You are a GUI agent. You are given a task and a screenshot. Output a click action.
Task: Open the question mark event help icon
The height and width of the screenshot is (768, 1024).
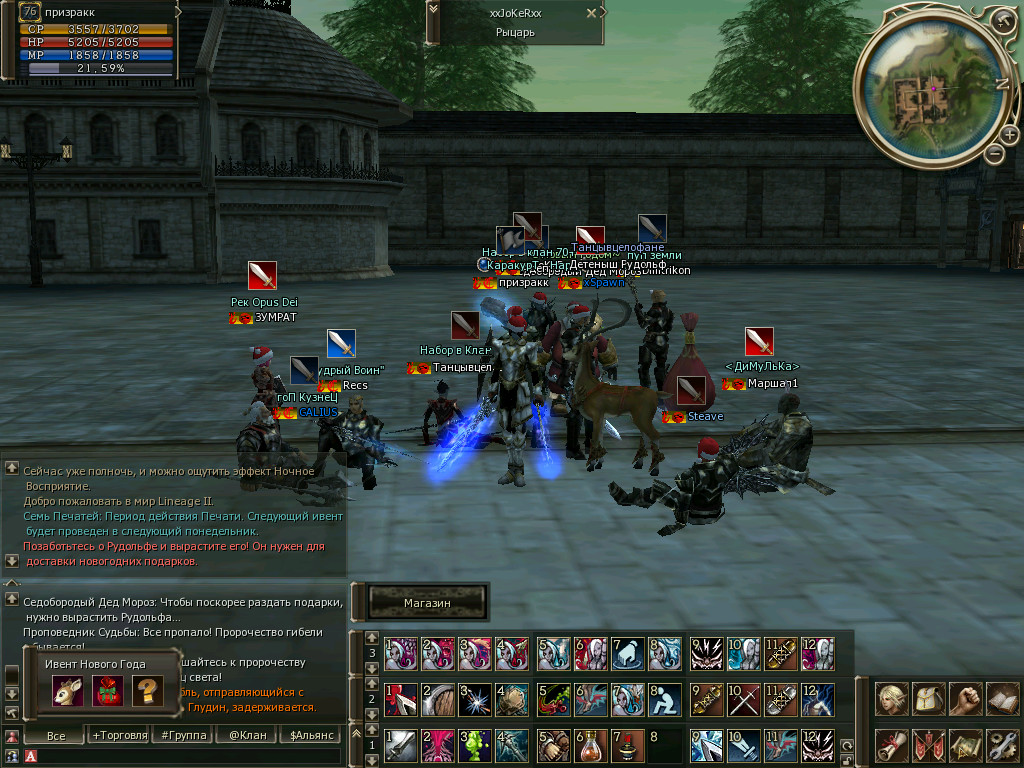coord(147,691)
